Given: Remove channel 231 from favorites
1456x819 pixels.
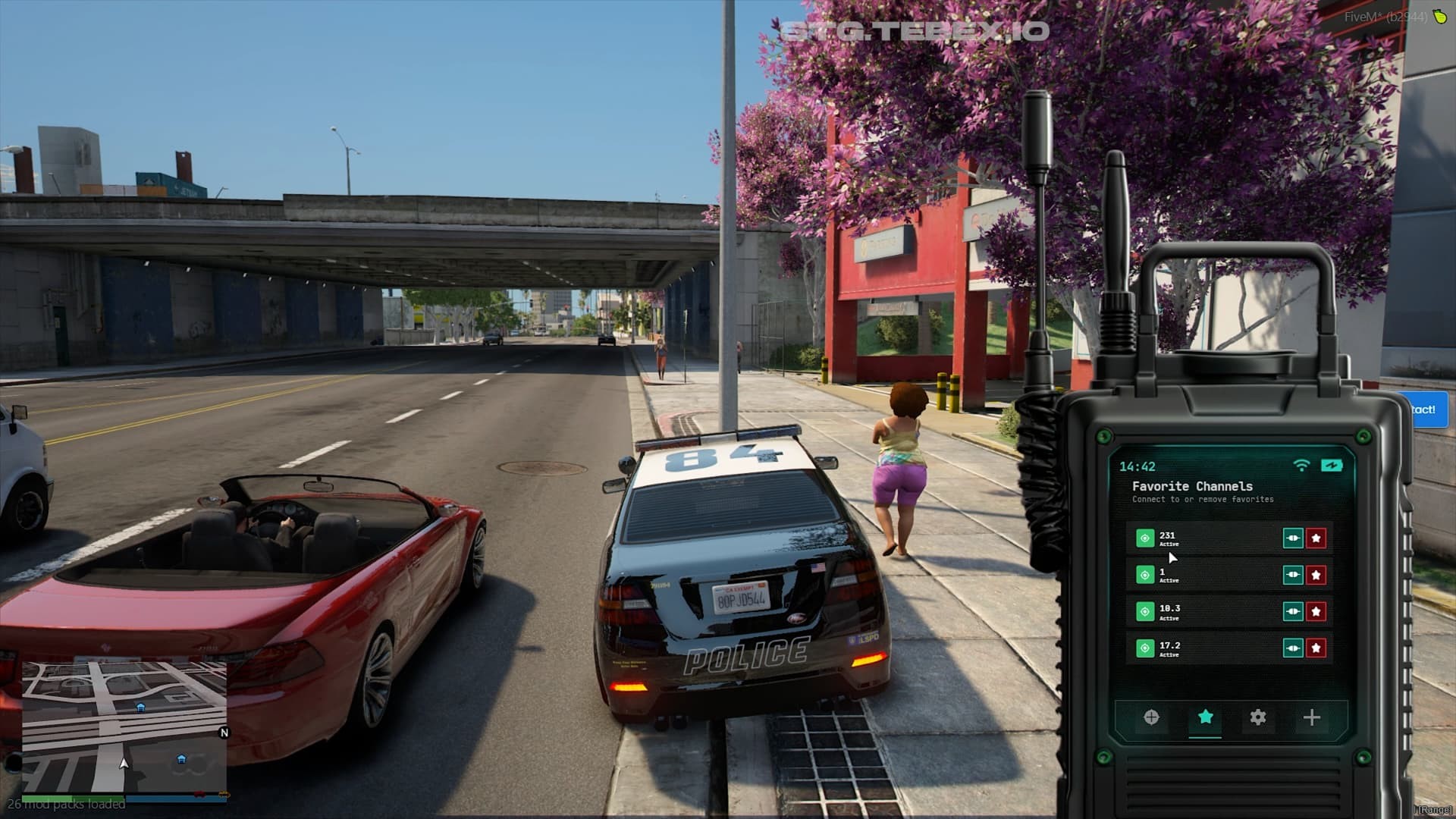Looking at the screenshot, I should 1316,538.
